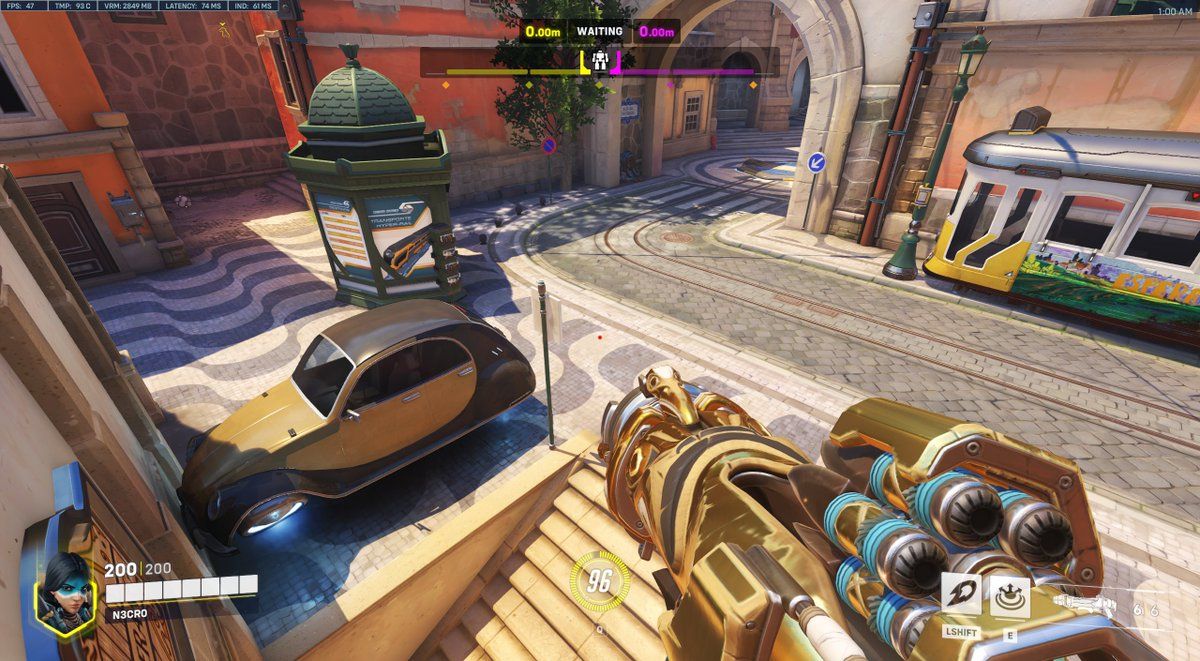Click the push robot objective icon
1200x661 pixels.
pos(600,62)
